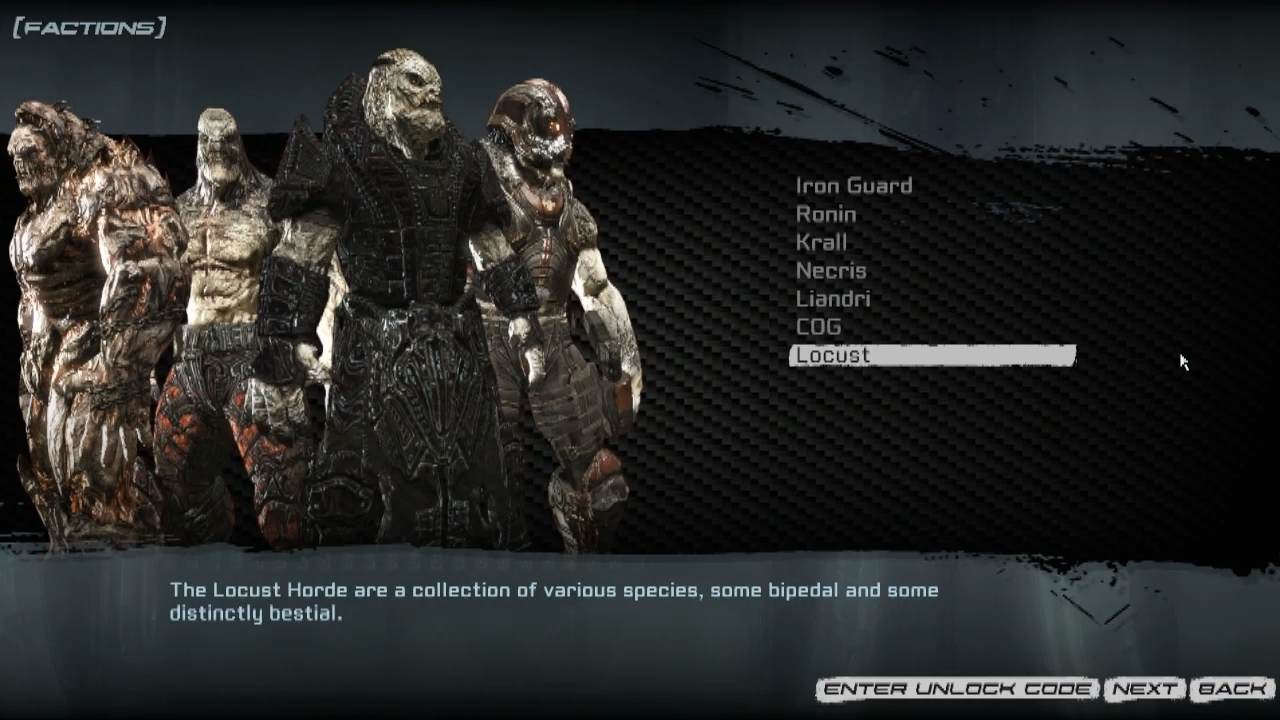This screenshot has width=1280, height=720.
Task: Continue with the Next button
Action: (1144, 689)
